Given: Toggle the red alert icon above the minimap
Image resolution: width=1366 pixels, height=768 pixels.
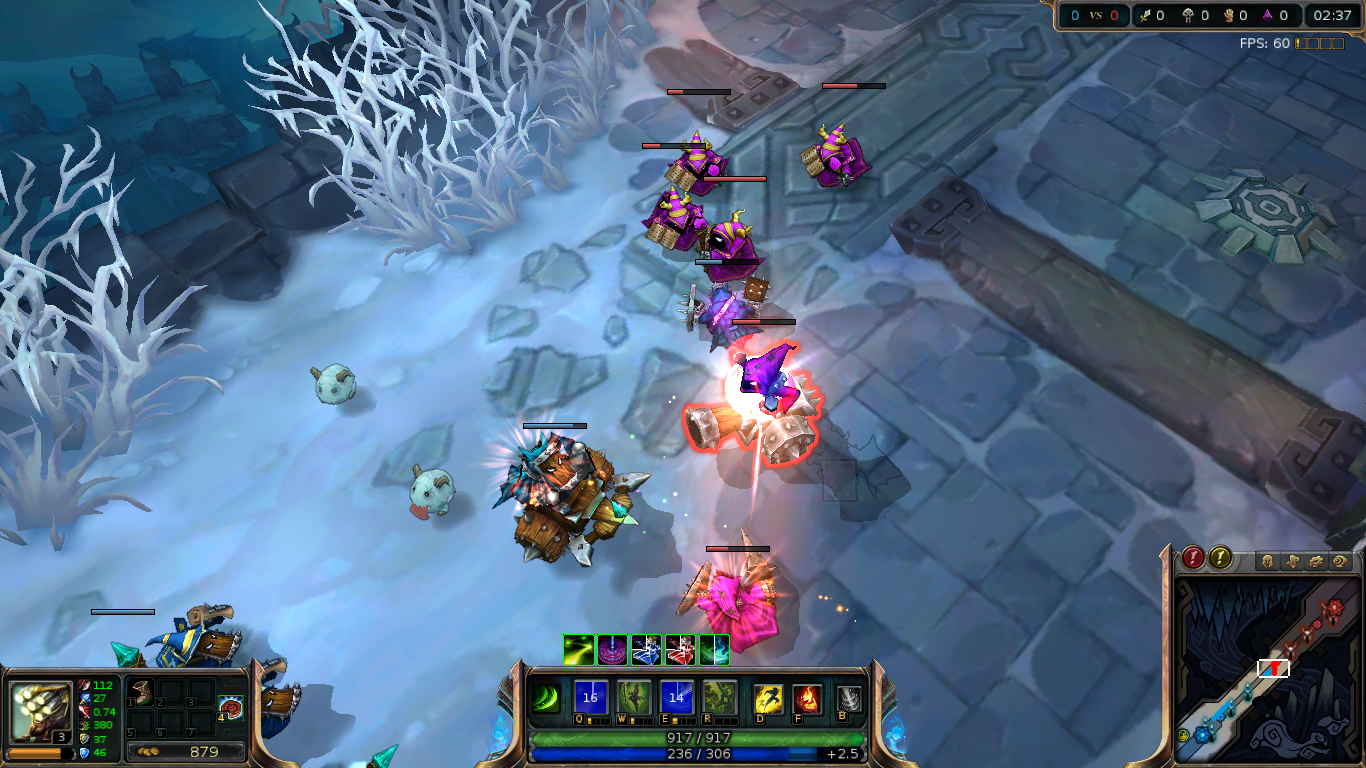Looking at the screenshot, I should point(1193,558).
